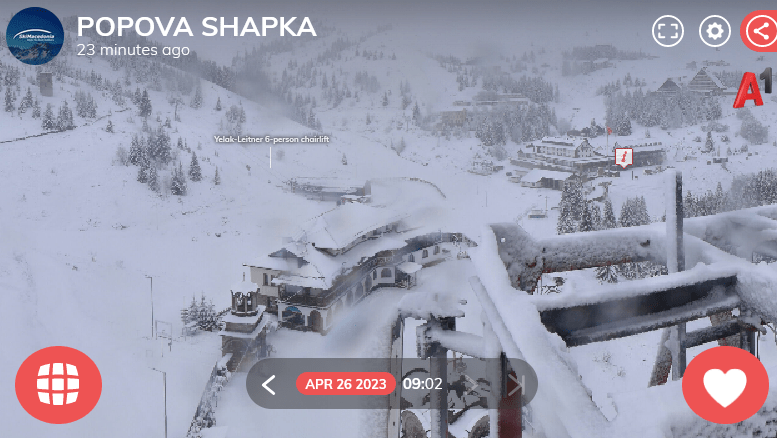Open the red grid menu button
Screen dimensions: 777x438
point(58,384)
